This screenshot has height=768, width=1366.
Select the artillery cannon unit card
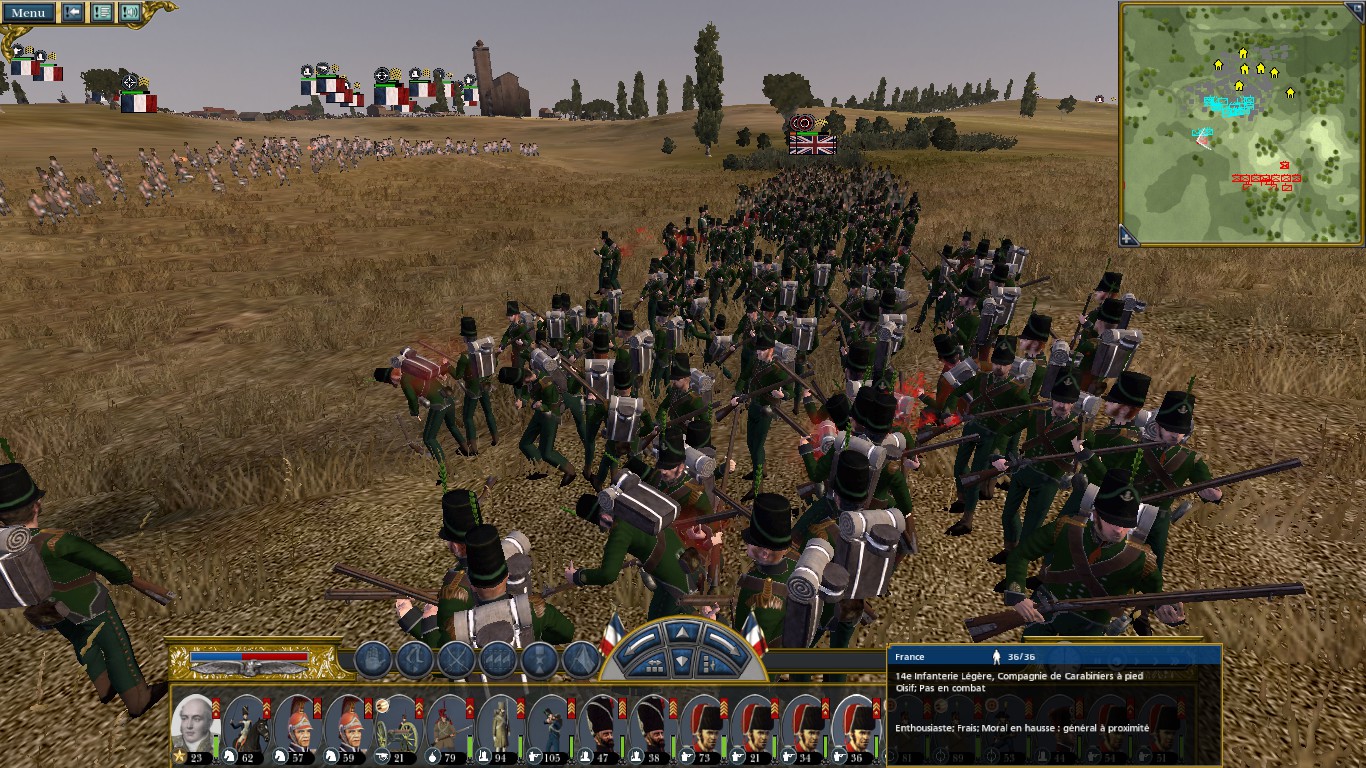click(398, 726)
